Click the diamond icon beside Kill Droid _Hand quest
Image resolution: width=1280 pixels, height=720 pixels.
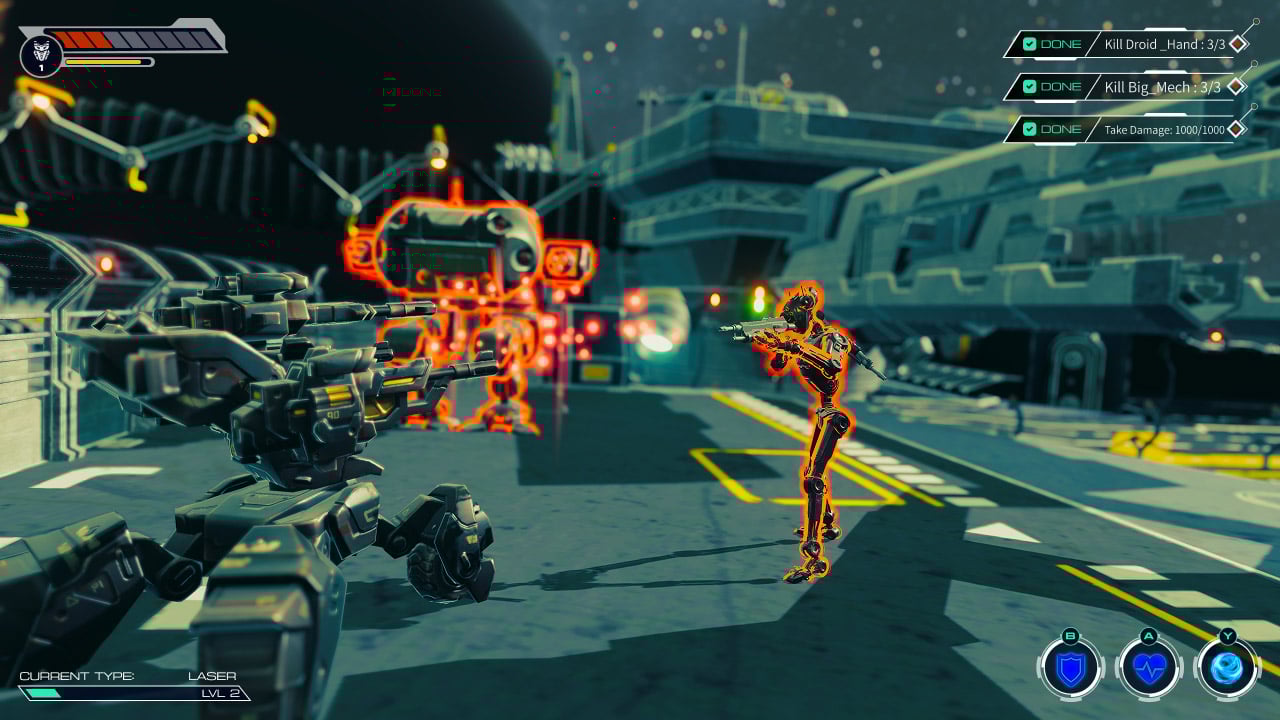pyautogui.click(x=1240, y=45)
